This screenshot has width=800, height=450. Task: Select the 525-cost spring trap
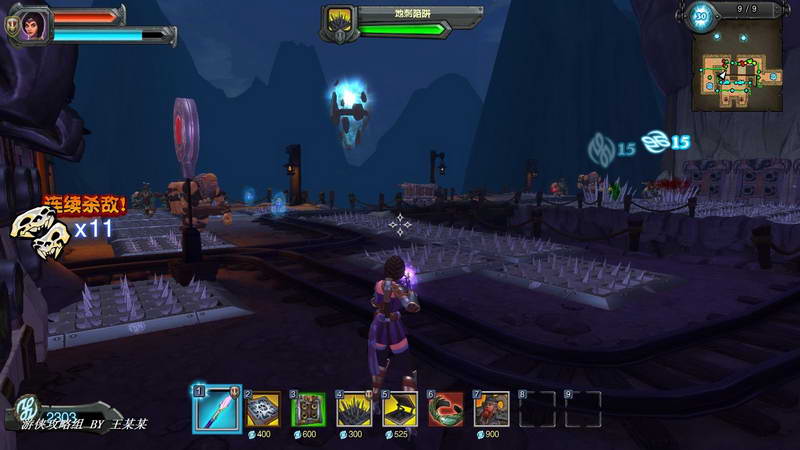pyautogui.click(x=399, y=408)
